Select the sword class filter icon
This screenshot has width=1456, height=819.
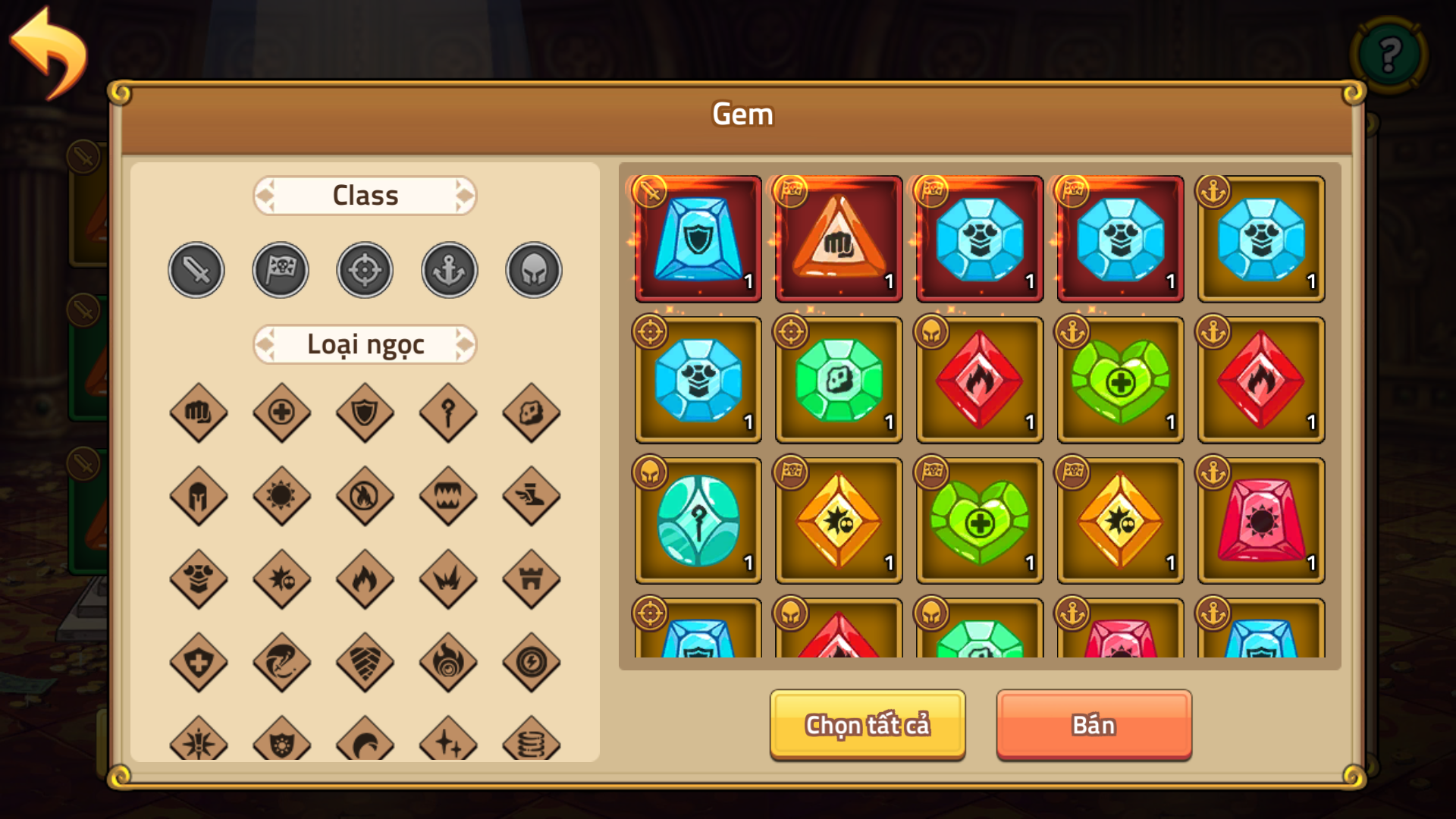(196, 269)
